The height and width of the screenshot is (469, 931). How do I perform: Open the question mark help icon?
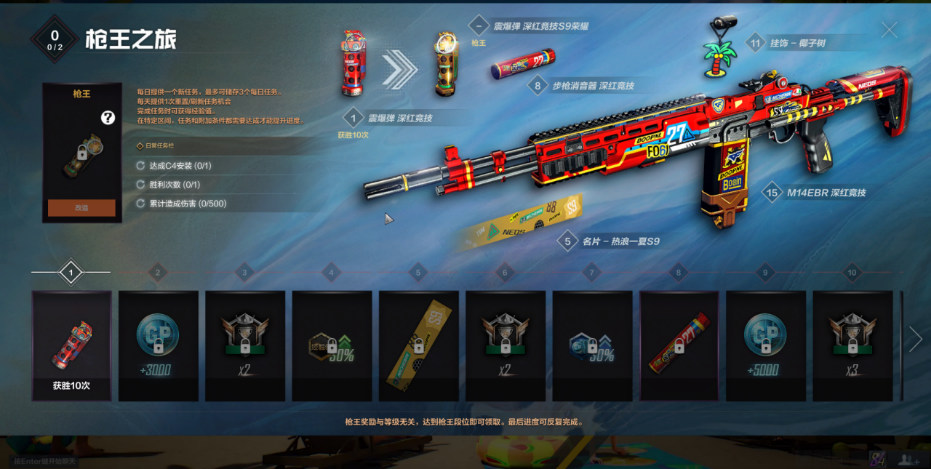click(108, 118)
